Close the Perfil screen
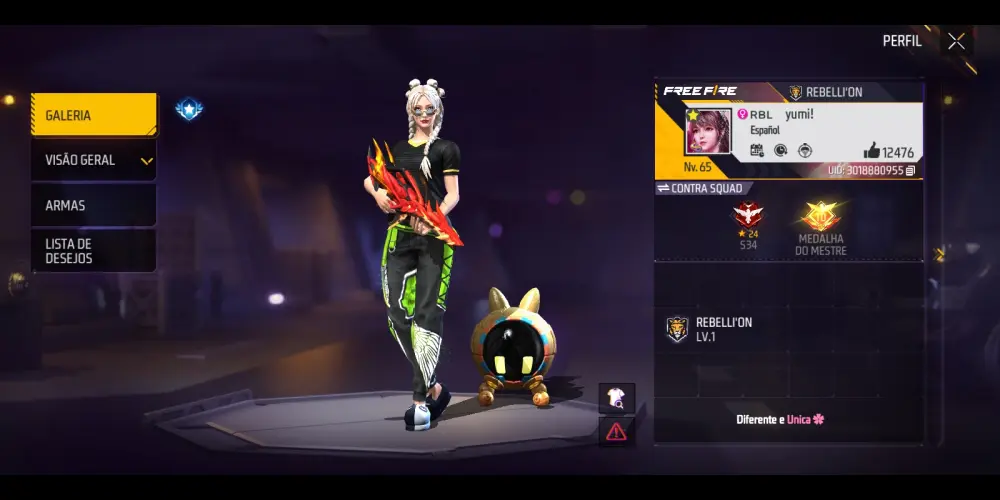1000x500 pixels. click(x=956, y=41)
